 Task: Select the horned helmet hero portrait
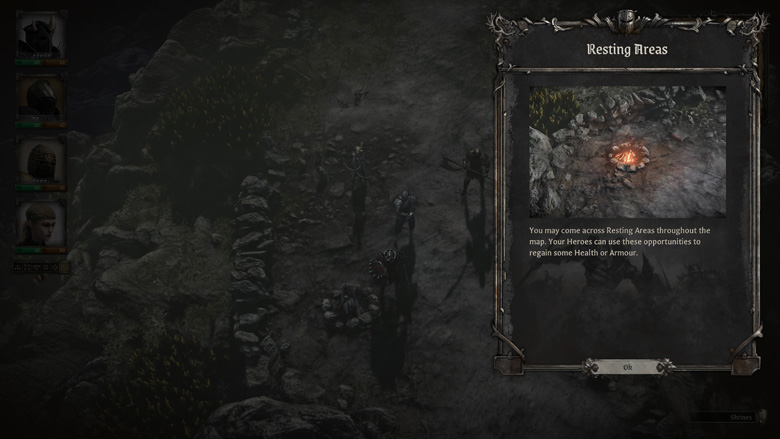(x=41, y=36)
